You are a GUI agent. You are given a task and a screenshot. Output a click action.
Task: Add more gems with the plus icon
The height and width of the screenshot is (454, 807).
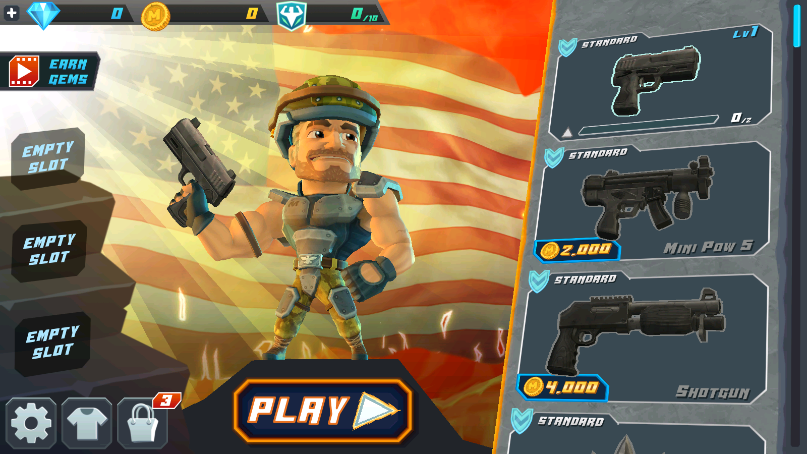12,13
